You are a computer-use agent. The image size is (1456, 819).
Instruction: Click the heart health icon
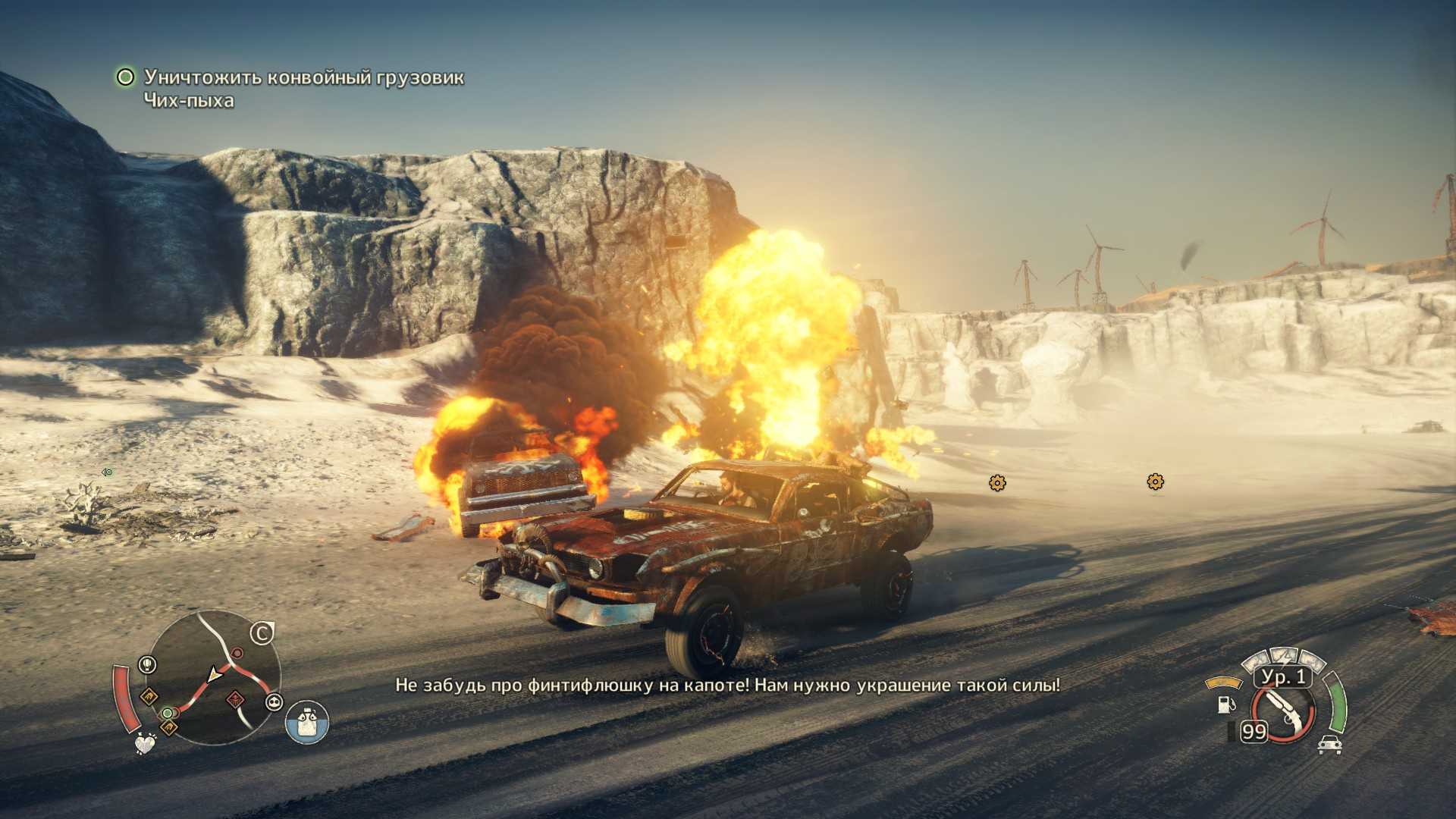point(145,743)
